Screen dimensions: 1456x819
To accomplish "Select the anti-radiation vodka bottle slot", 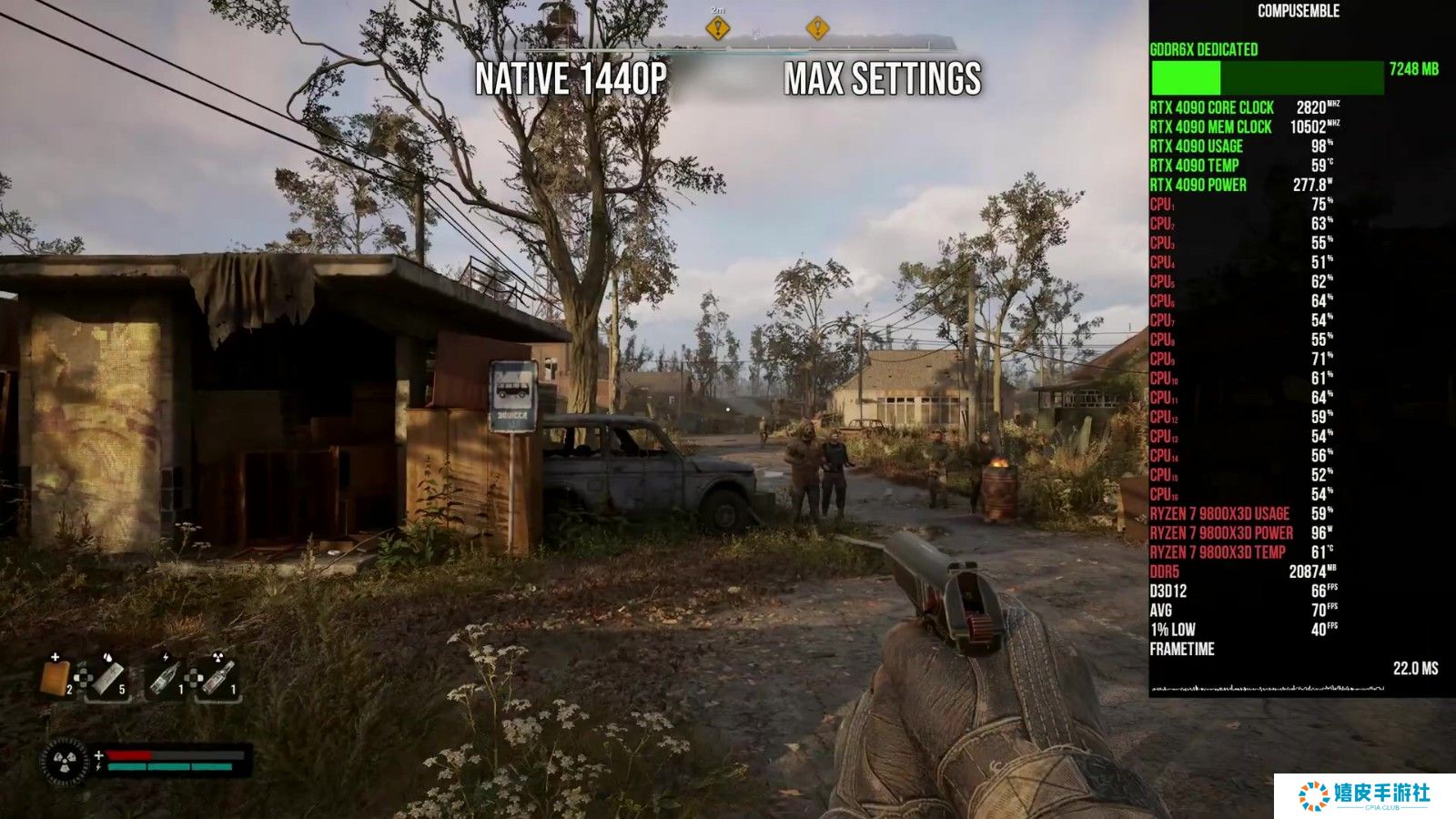I will pyautogui.click(x=218, y=677).
